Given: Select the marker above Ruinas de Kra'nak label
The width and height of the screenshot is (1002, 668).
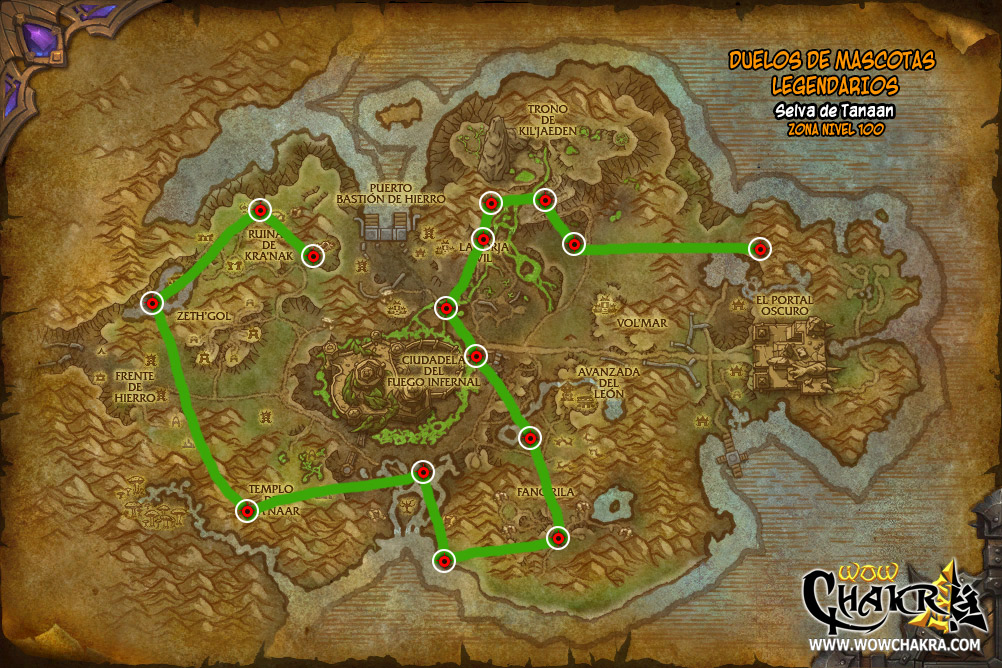Looking at the screenshot, I should [260, 210].
